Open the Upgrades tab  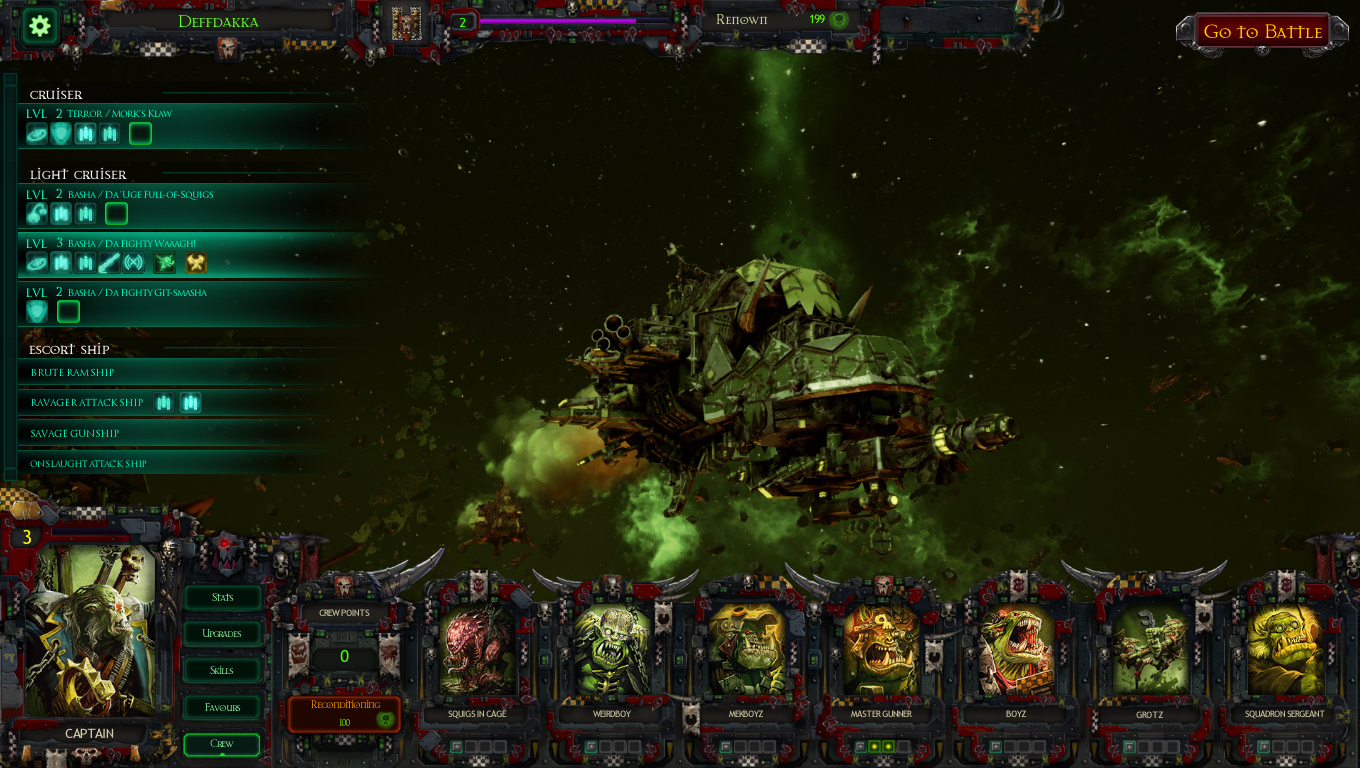pos(222,634)
